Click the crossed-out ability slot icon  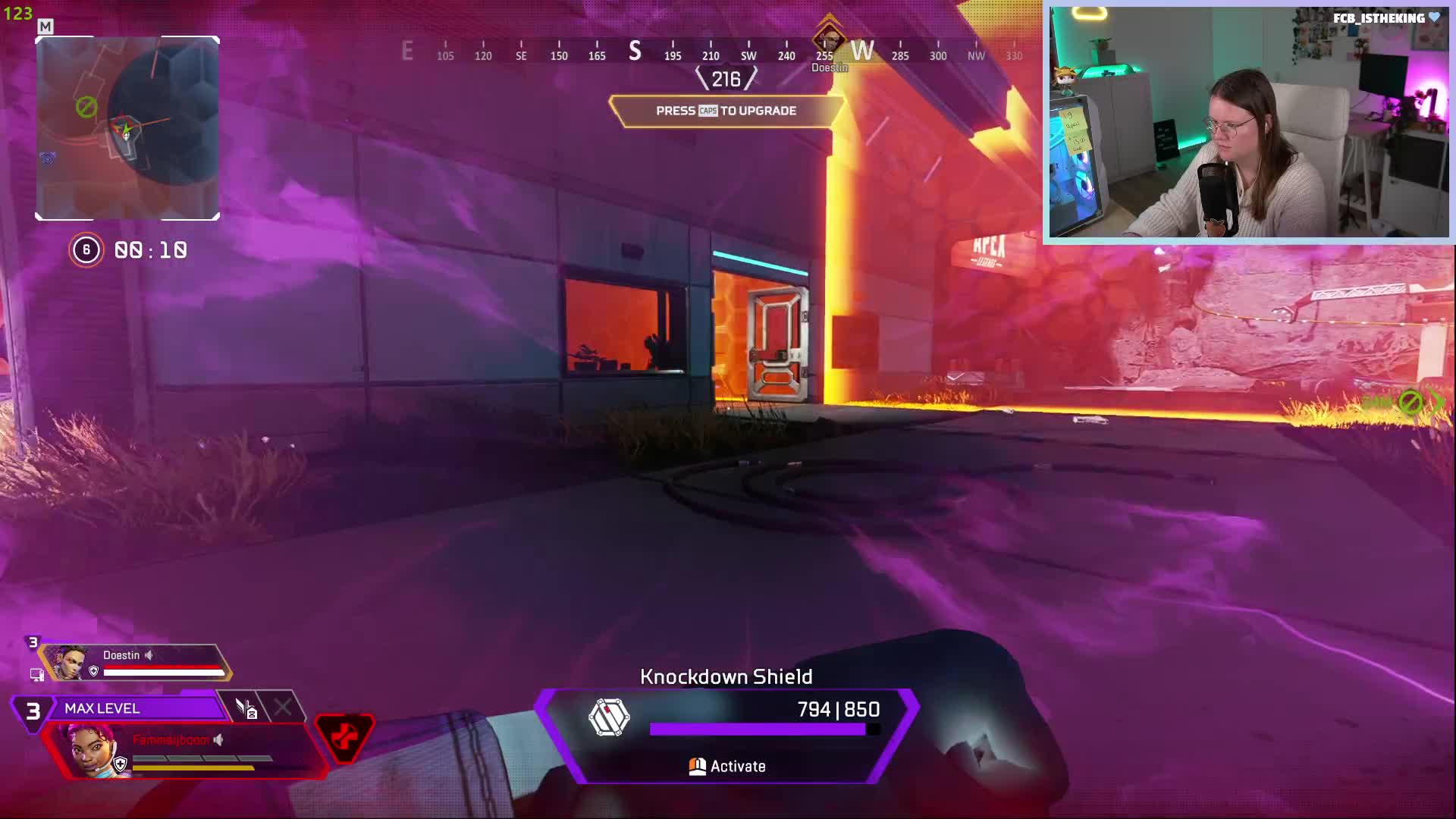(282, 708)
